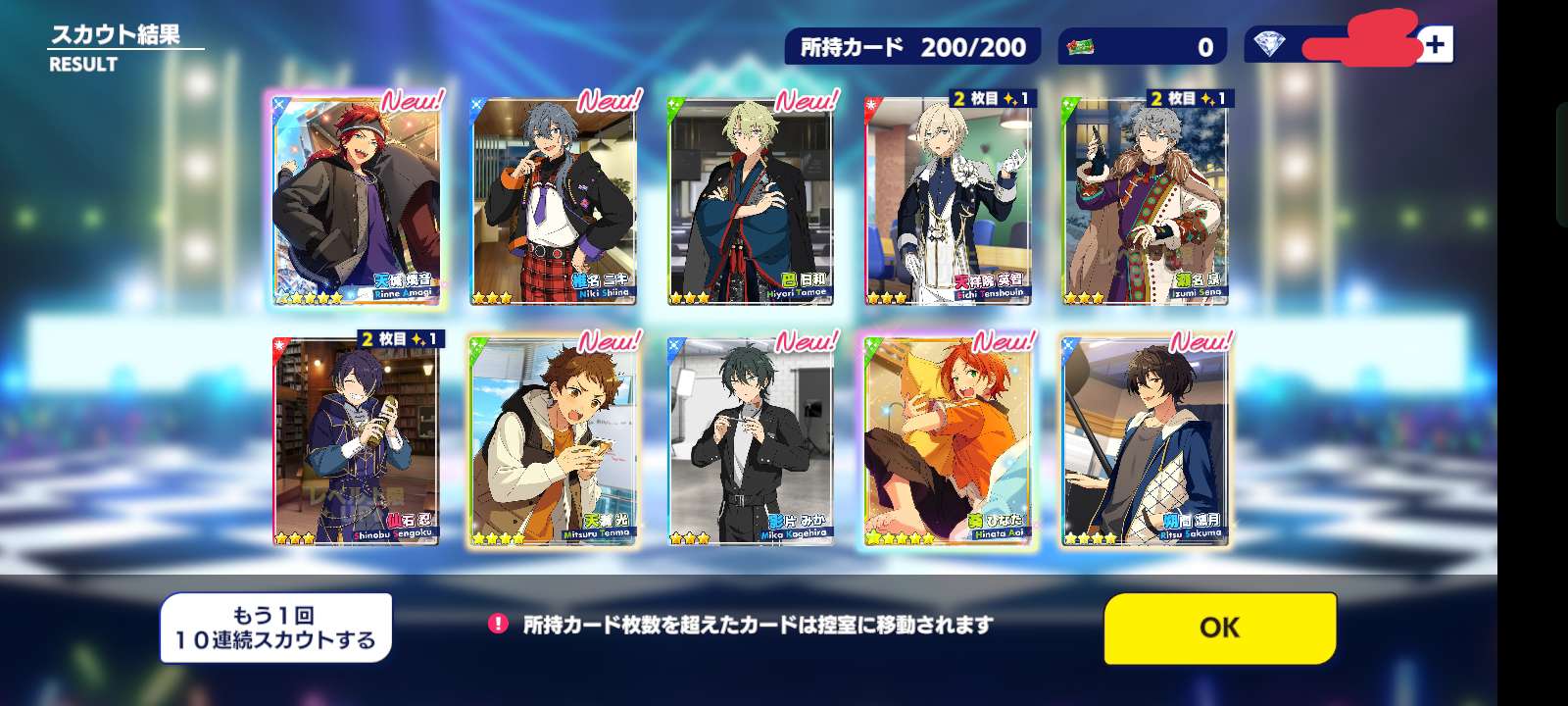Viewport: 1568px width, 706px height.
Task: Select the Ritsu Sakuma card
Action: [x=1145, y=441]
